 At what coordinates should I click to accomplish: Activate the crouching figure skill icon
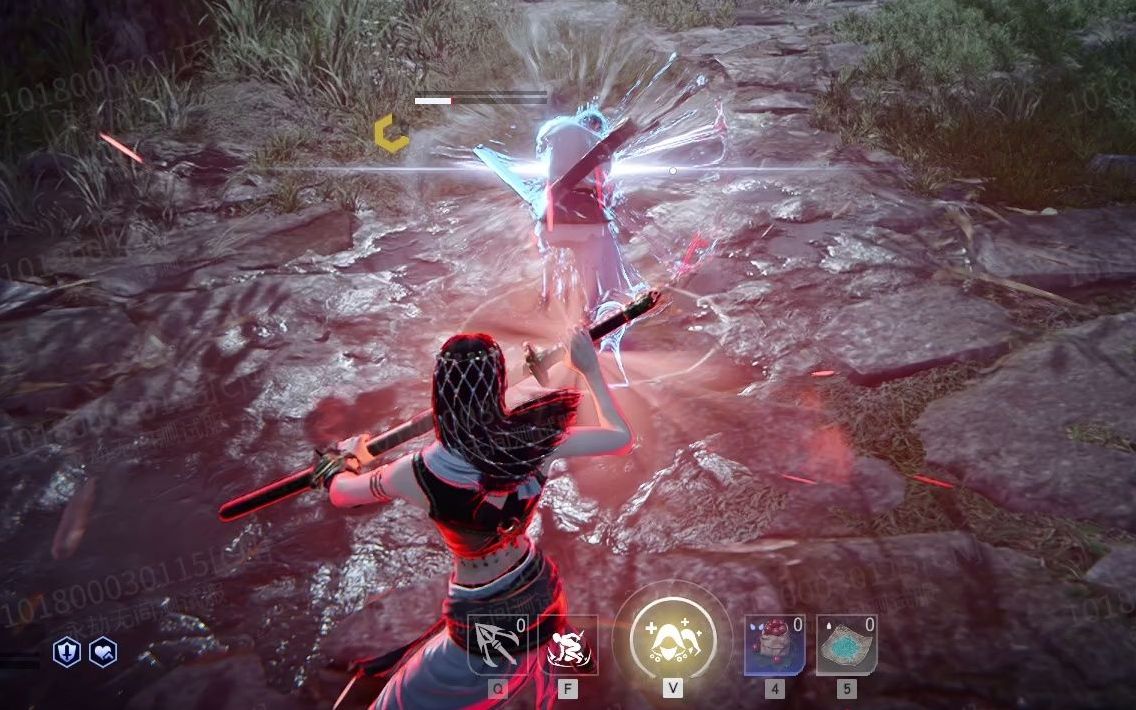coord(568,645)
